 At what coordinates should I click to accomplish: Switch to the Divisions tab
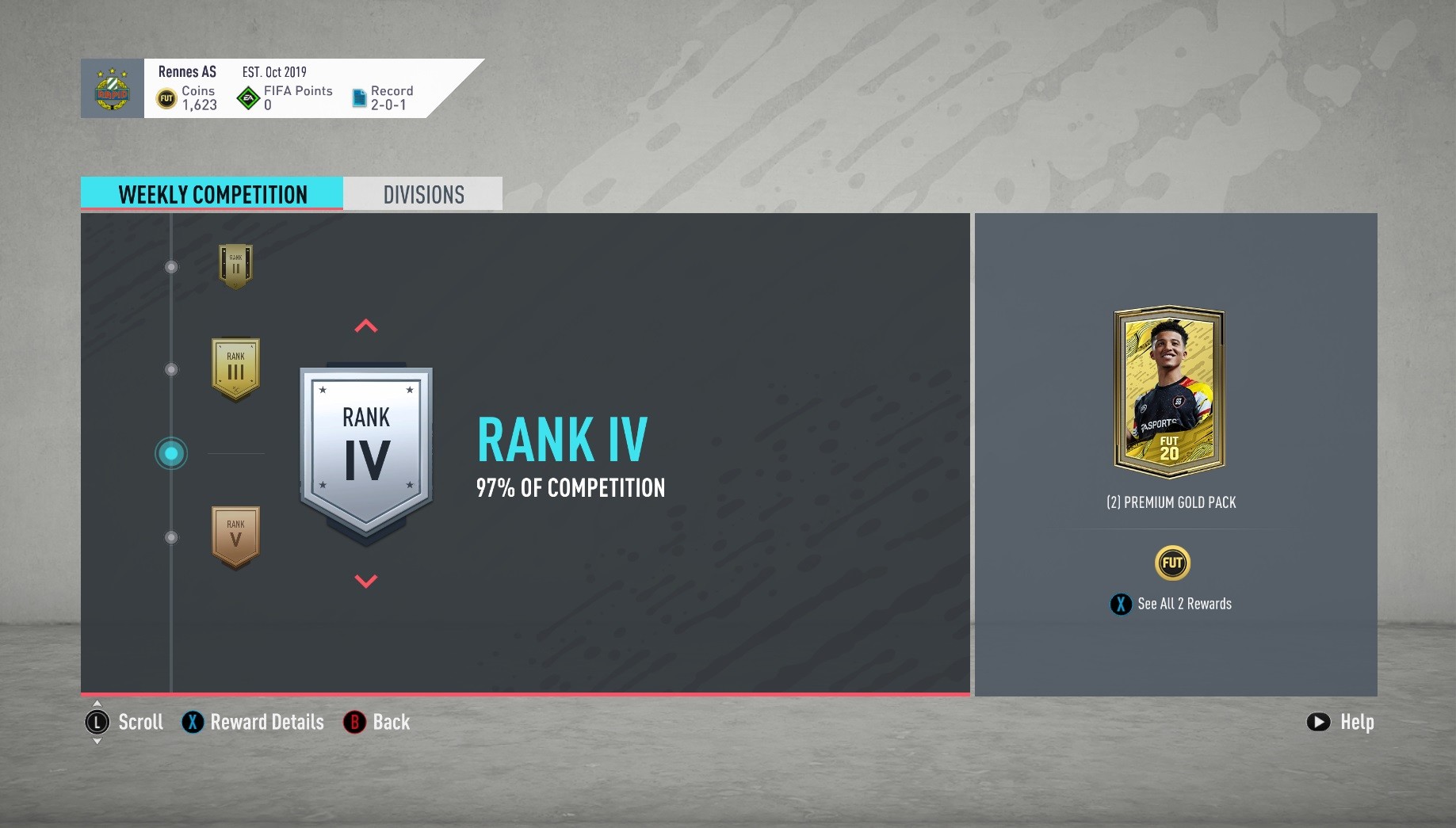coord(422,194)
